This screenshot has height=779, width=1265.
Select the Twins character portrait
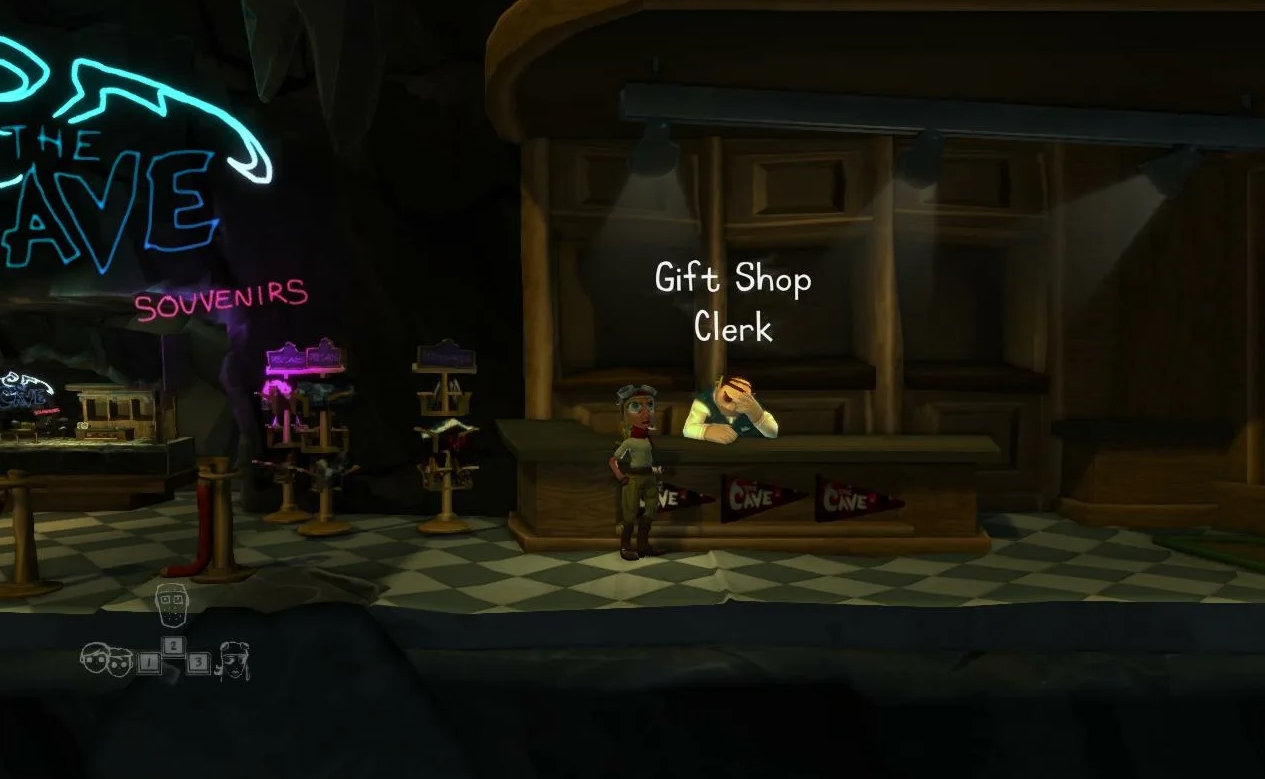[107, 659]
